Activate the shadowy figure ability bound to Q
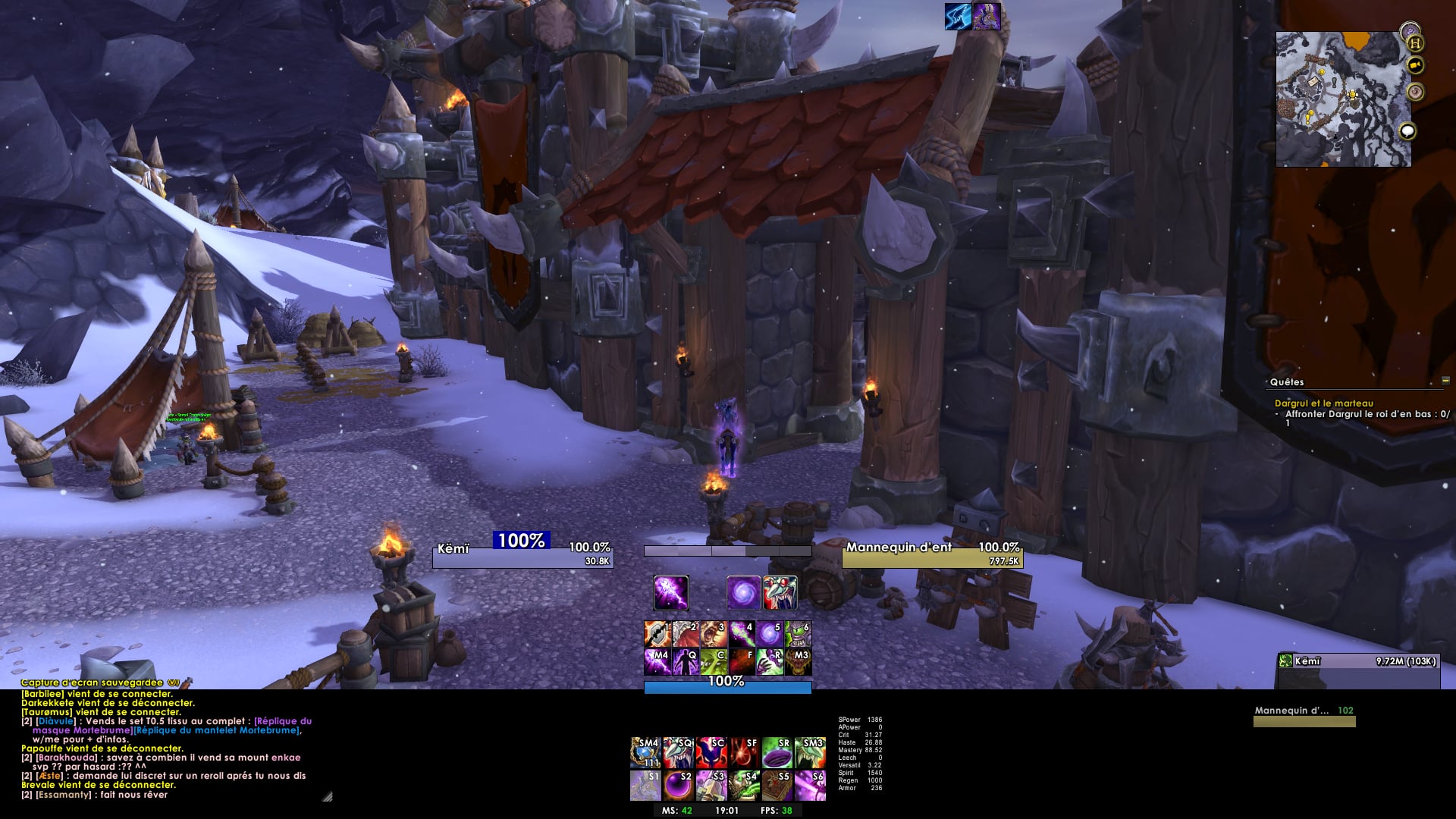Screen dimensions: 1456x819 click(685, 662)
